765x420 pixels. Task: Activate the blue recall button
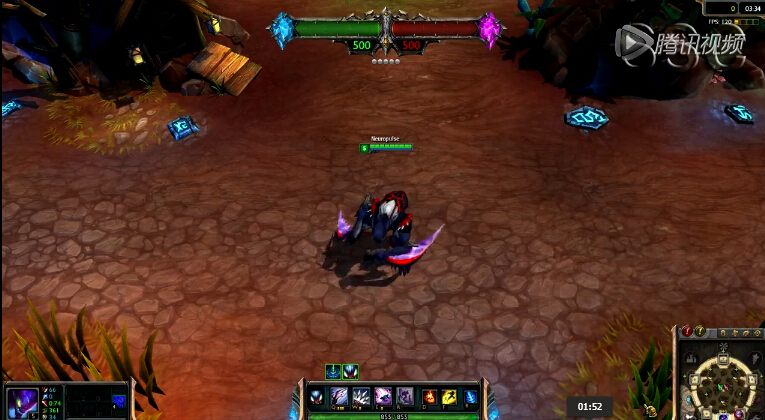pos(470,397)
